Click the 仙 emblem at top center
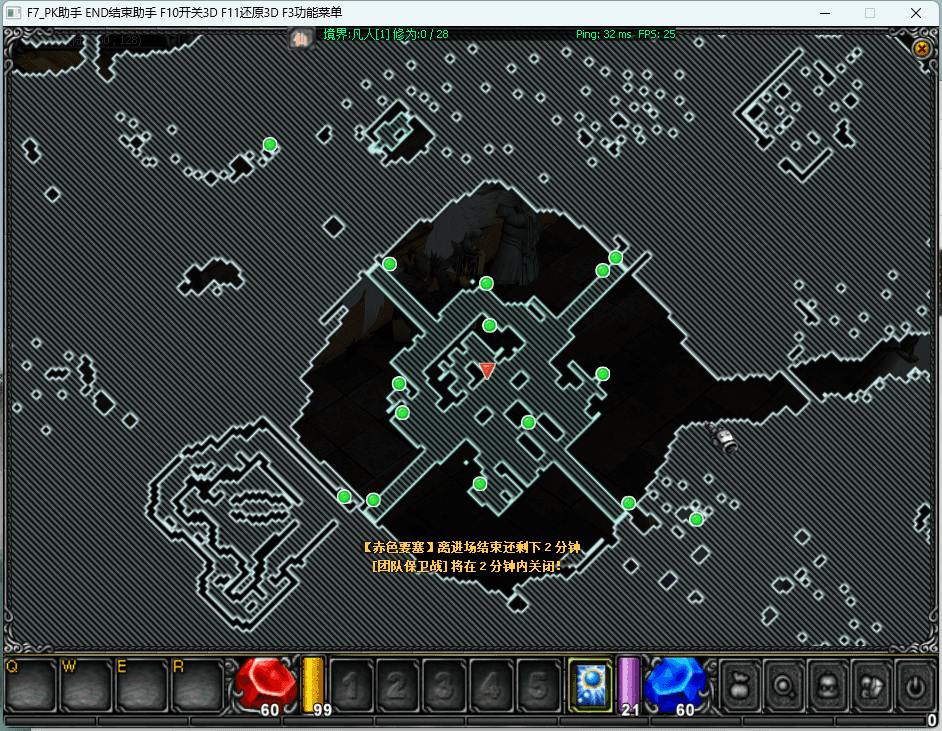 [x=300, y=39]
